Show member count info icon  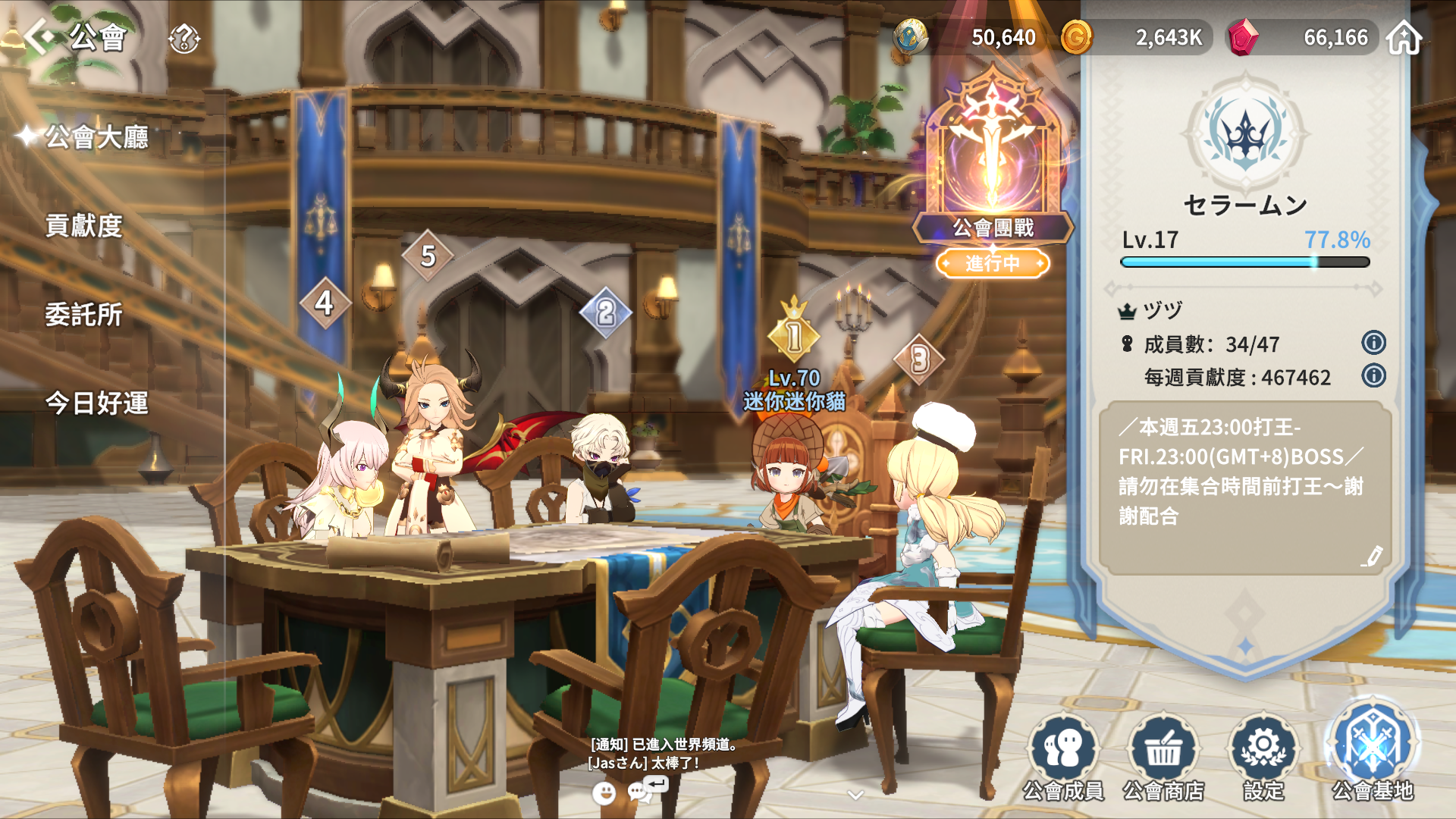tap(1373, 343)
